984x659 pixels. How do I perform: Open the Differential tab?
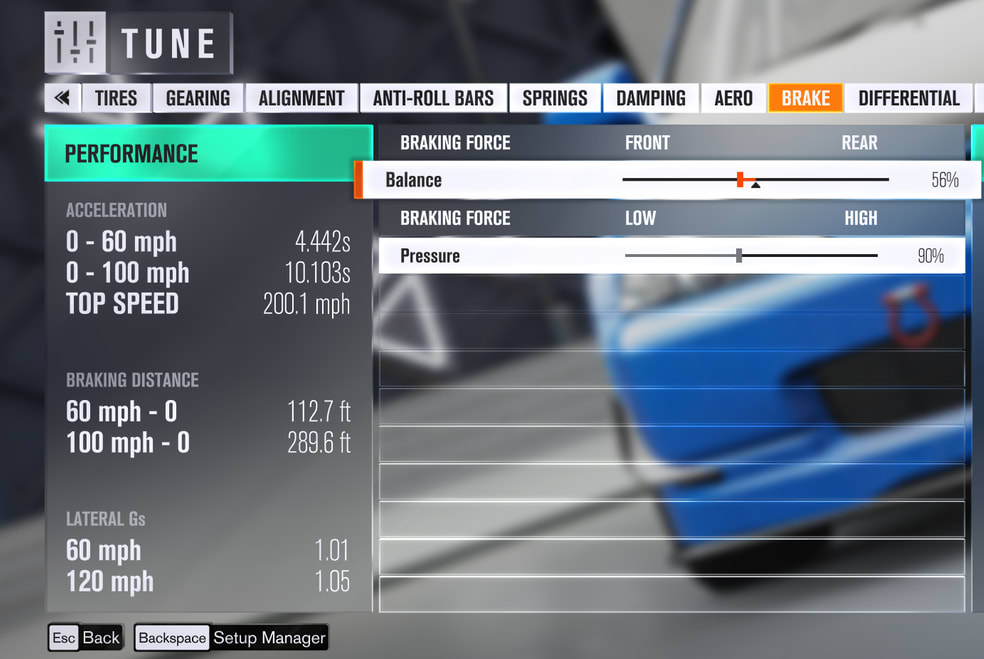tap(908, 98)
